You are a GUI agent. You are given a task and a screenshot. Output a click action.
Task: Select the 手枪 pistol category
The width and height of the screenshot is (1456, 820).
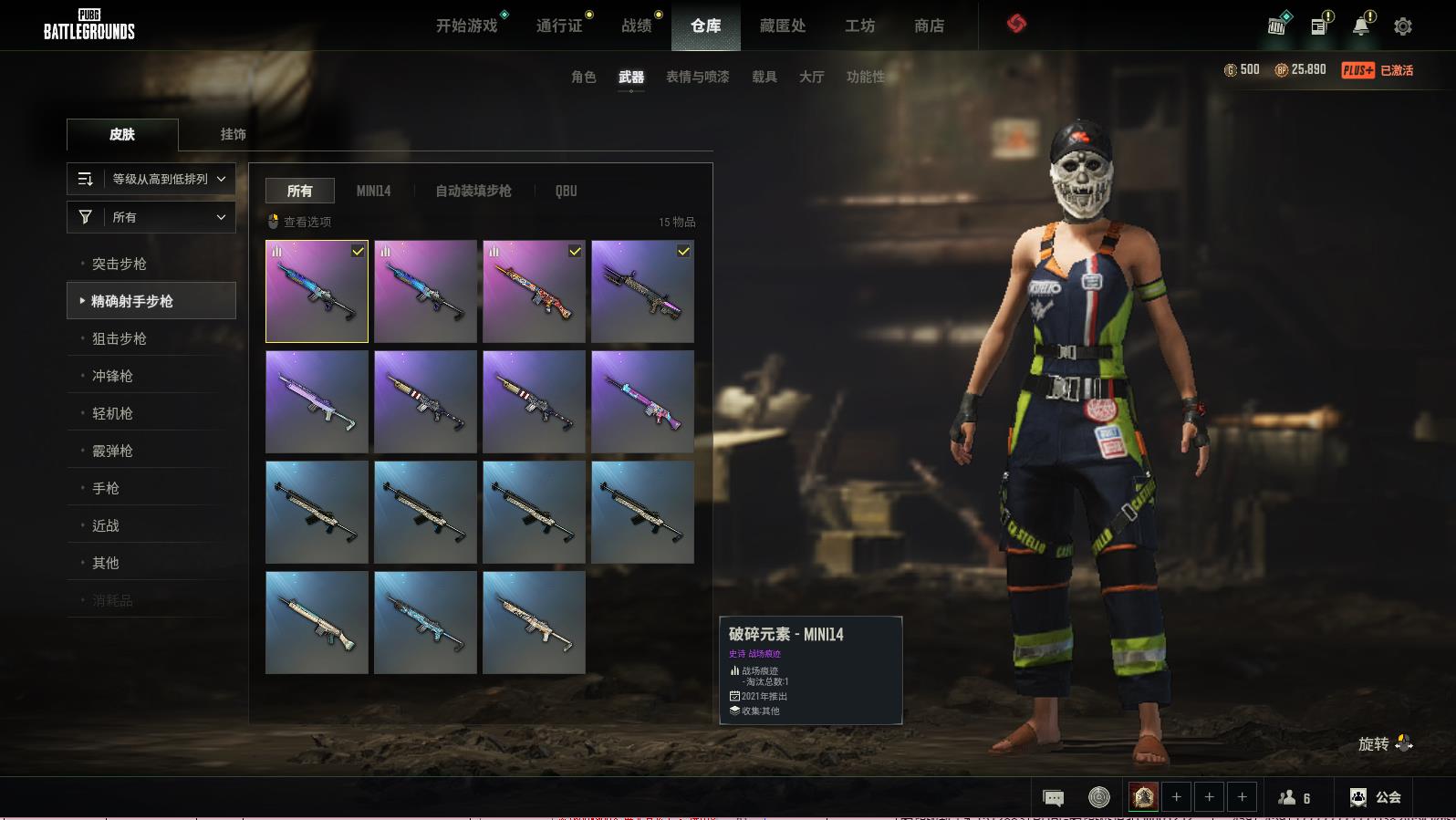[x=106, y=488]
